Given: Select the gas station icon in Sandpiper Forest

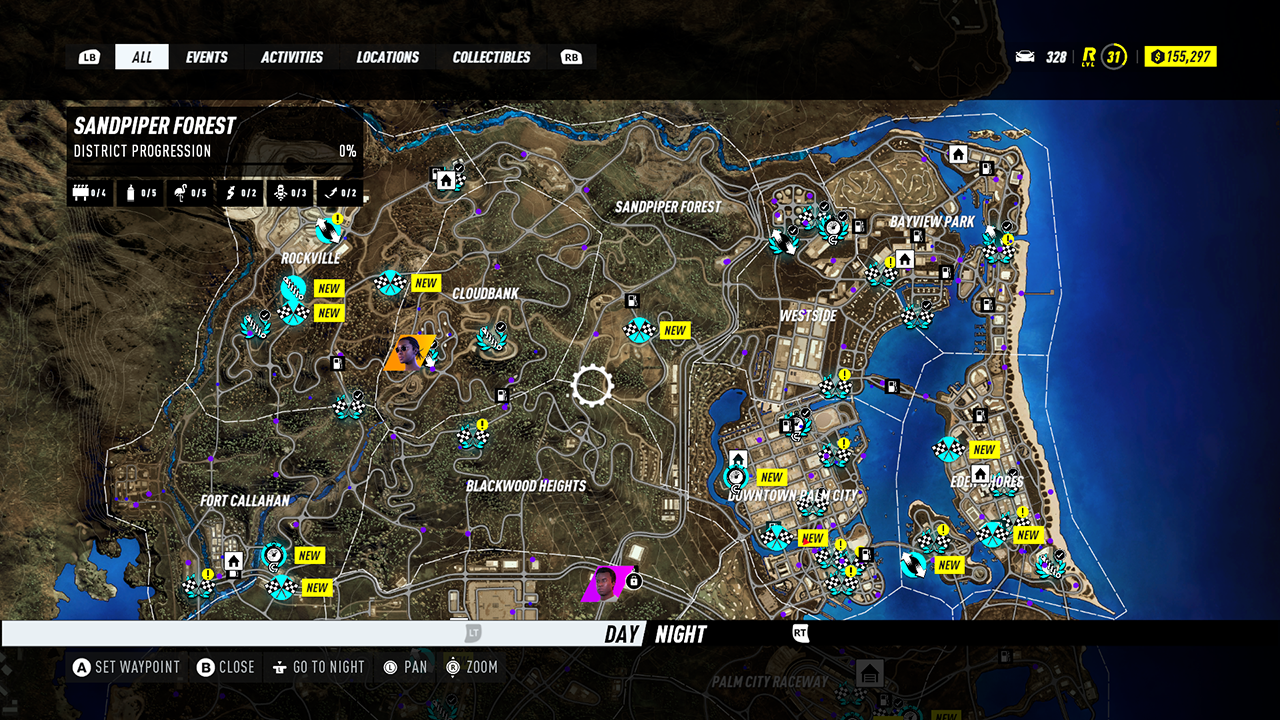Looking at the screenshot, I should [x=632, y=300].
